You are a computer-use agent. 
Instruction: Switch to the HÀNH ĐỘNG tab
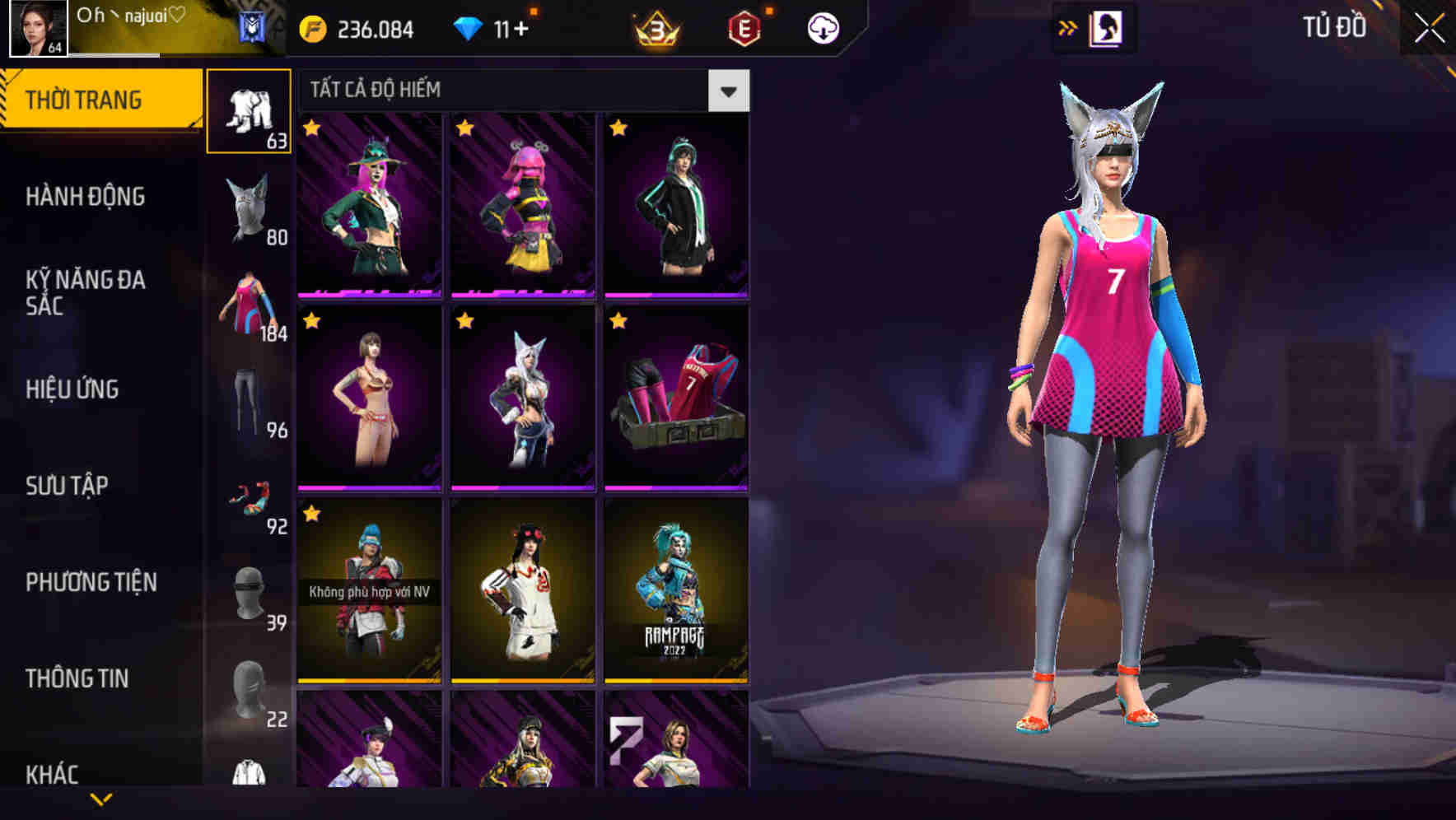pos(86,197)
